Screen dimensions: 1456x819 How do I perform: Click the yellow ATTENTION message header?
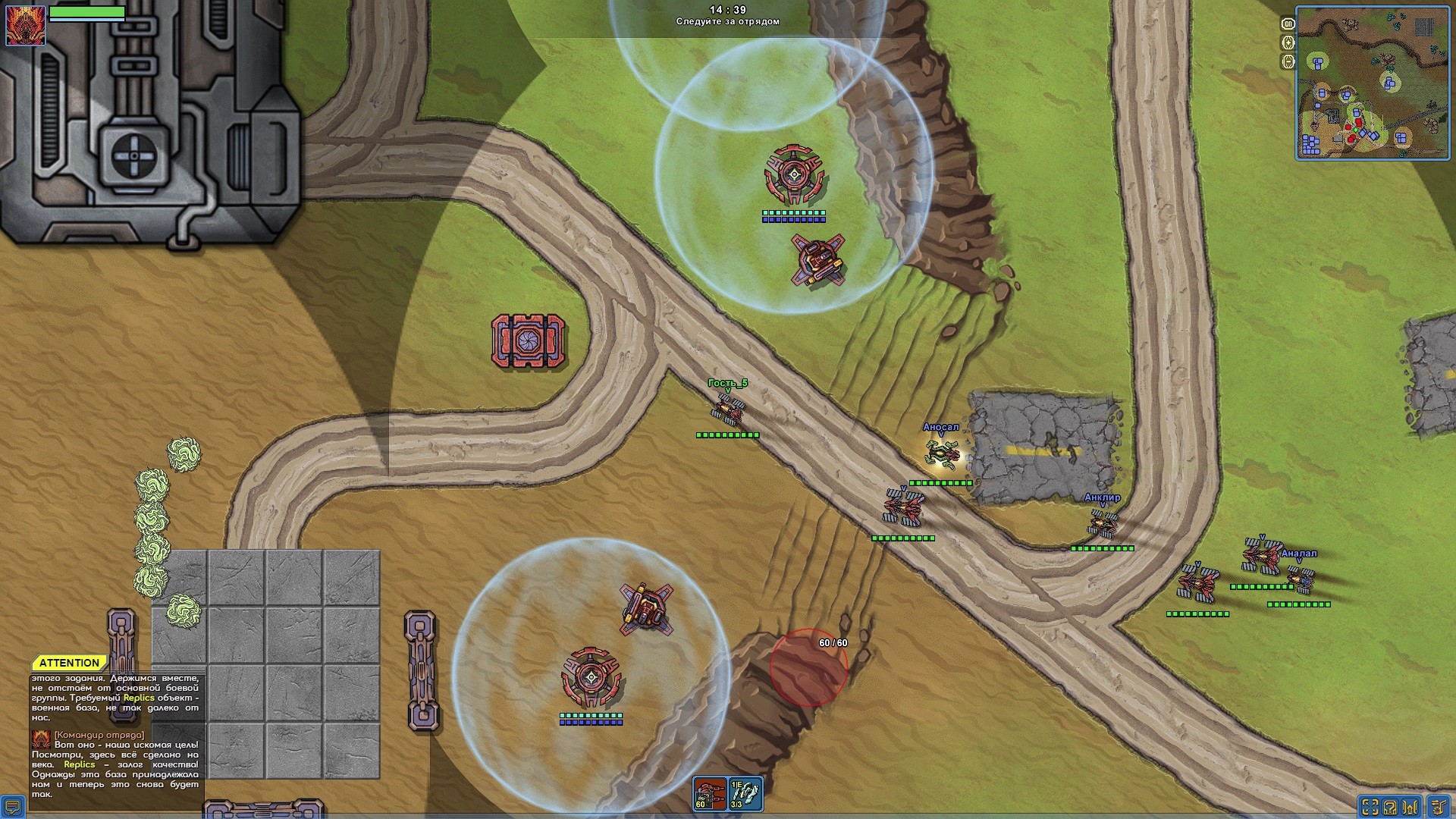point(69,663)
